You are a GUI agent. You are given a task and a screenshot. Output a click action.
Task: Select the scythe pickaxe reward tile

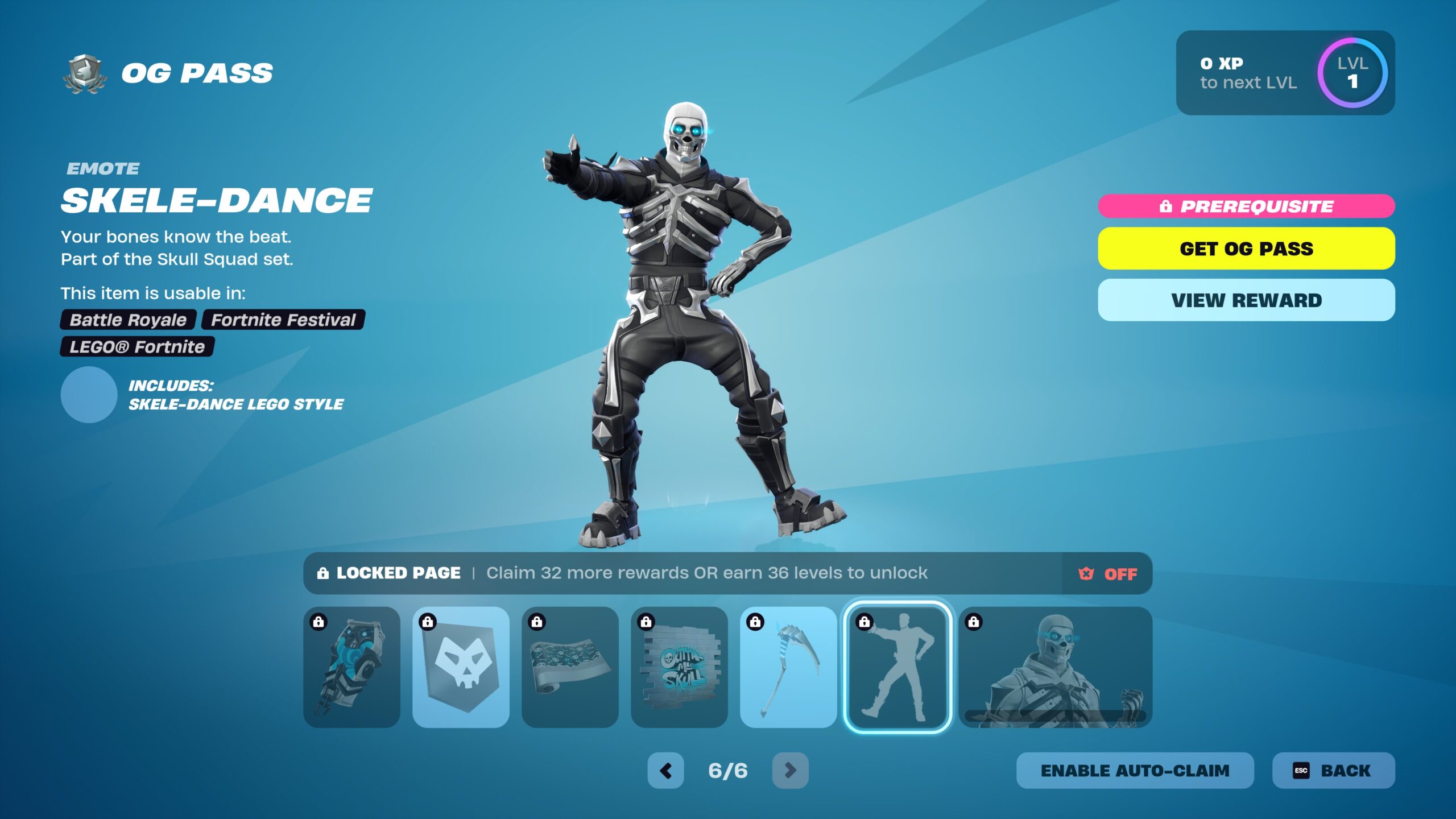coord(788,667)
